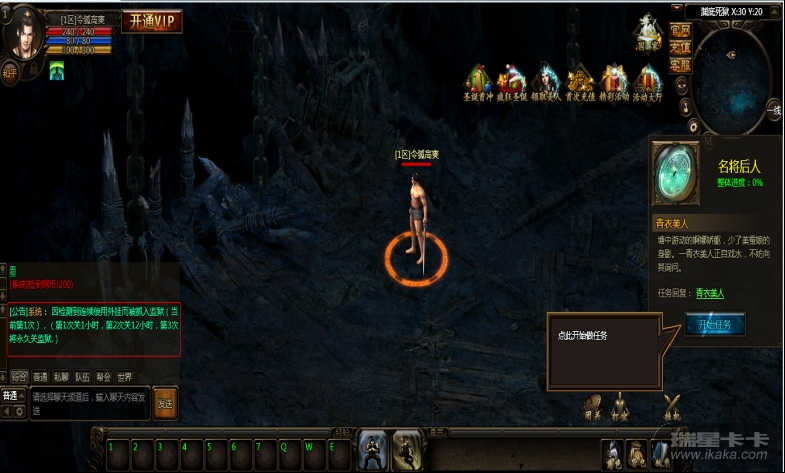Click the 开通VIP button
Viewport: 785px width, 473px height.
(x=152, y=21)
